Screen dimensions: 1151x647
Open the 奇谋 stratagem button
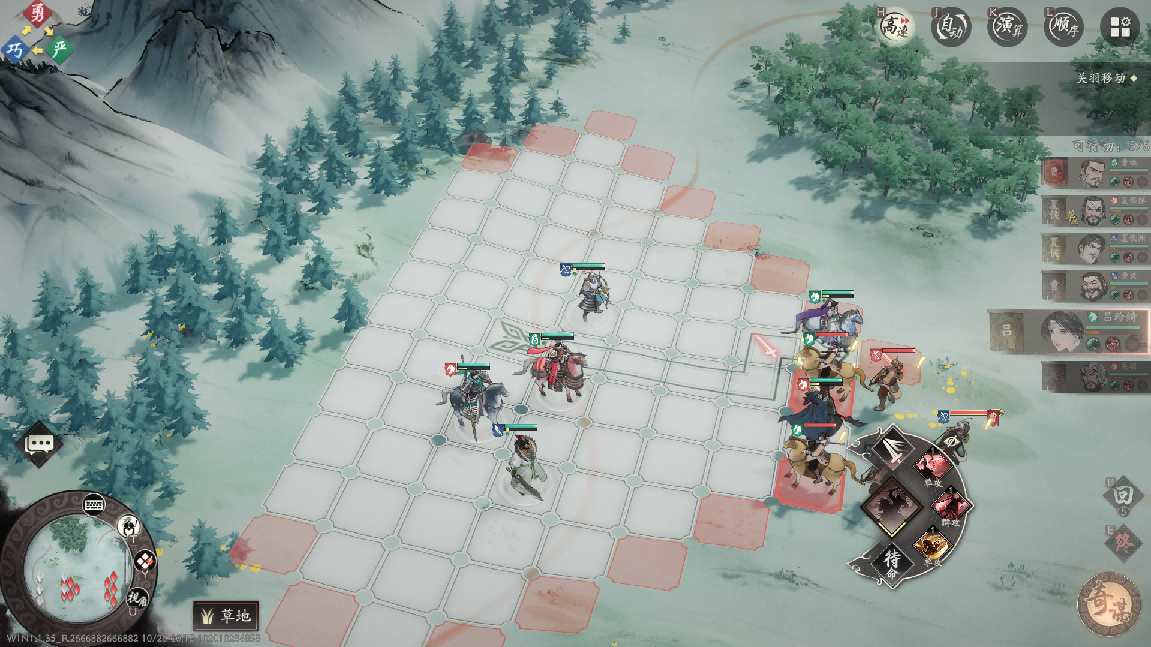pos(1110,602)
